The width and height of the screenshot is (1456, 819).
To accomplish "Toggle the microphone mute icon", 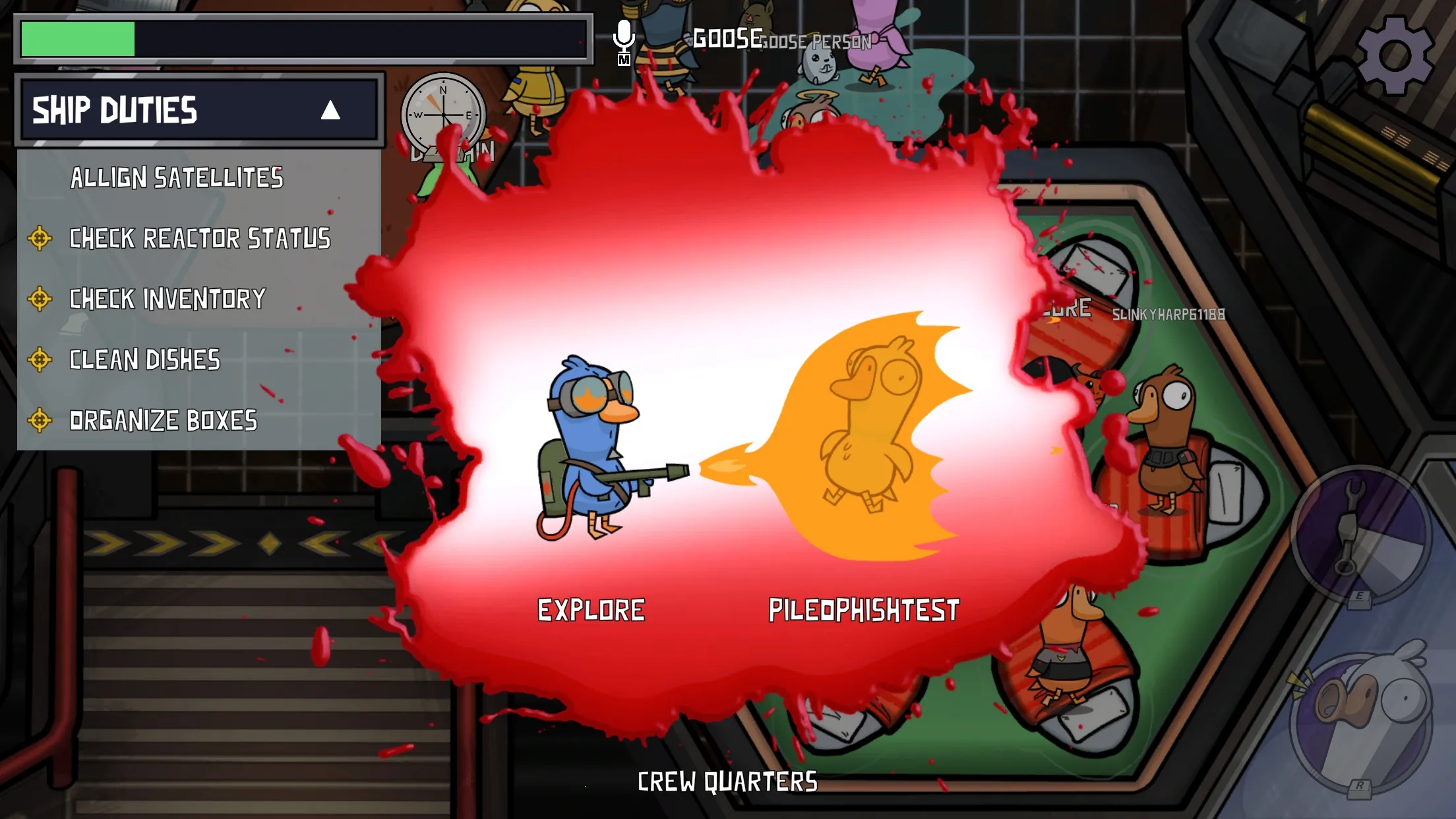I will [x=623, y=41].
